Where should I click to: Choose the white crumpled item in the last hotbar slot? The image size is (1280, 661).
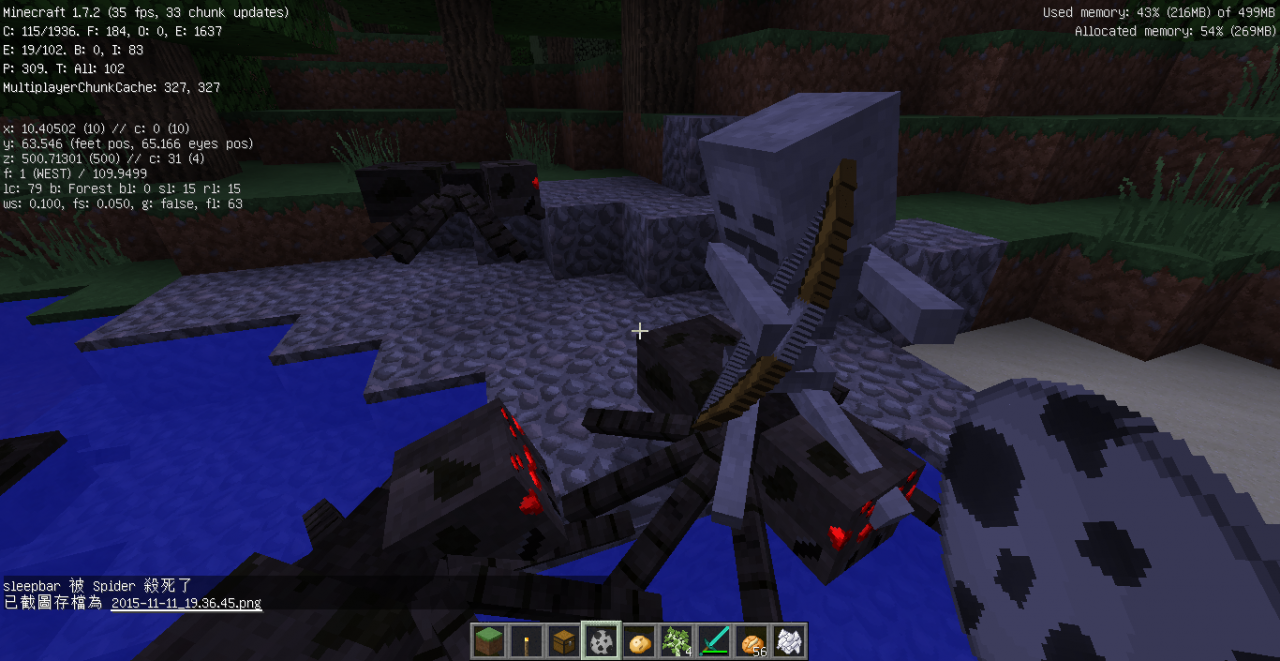coord(788,641)
